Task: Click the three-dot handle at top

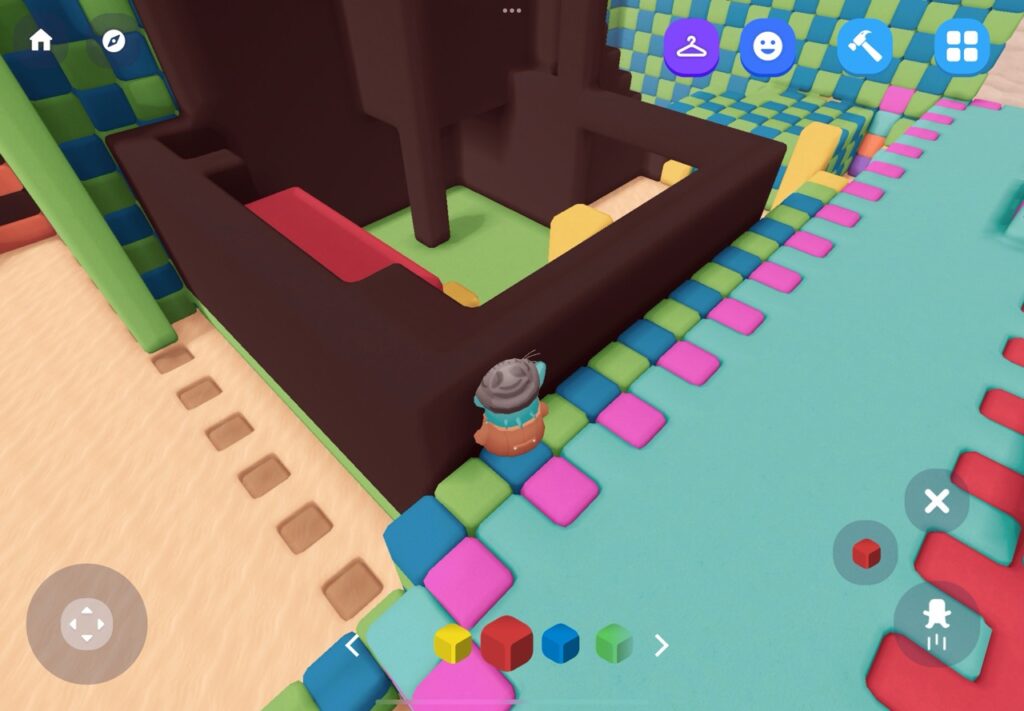Action: [512, 10]
